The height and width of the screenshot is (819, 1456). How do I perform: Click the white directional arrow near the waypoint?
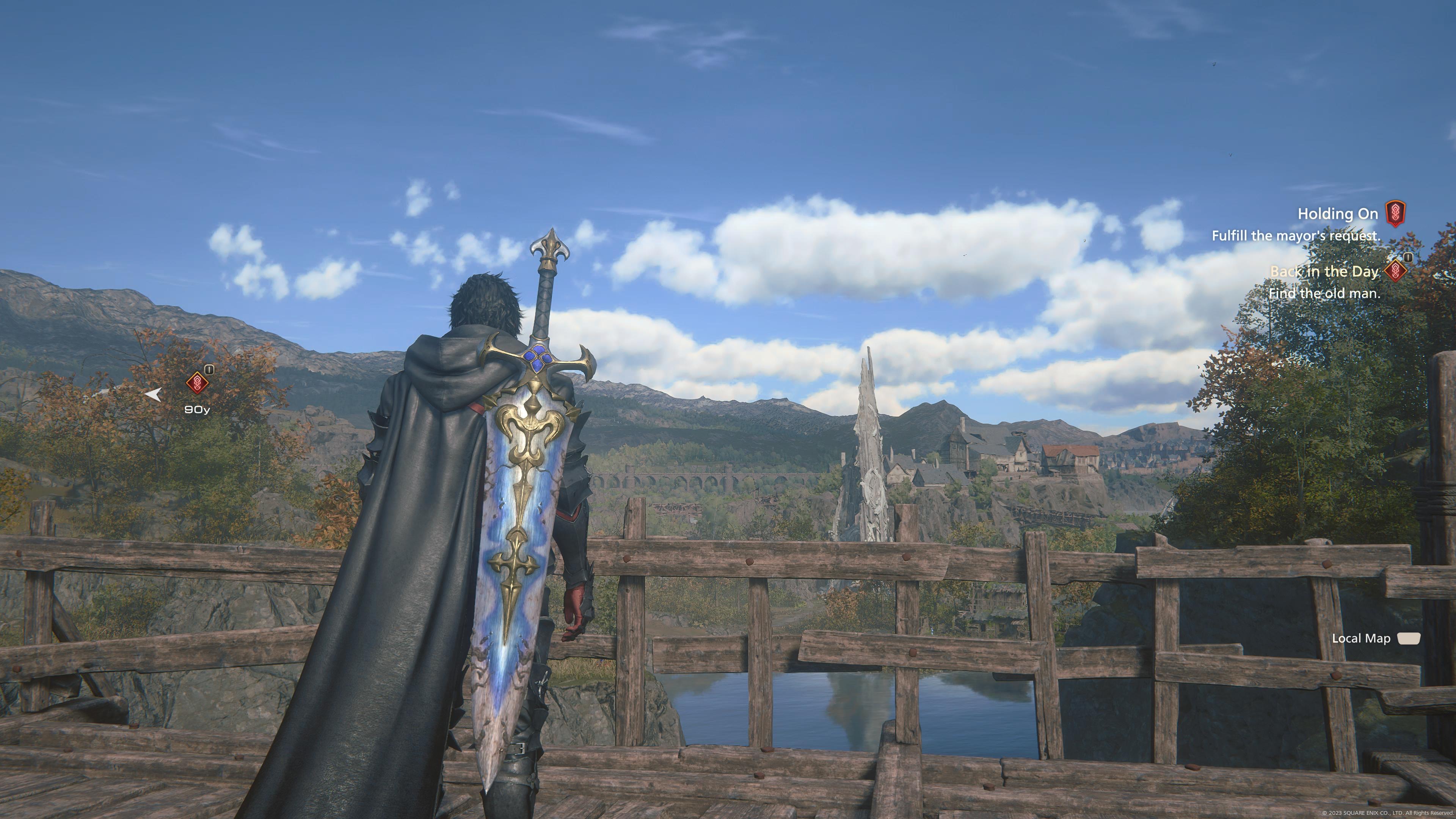[154, 395]
